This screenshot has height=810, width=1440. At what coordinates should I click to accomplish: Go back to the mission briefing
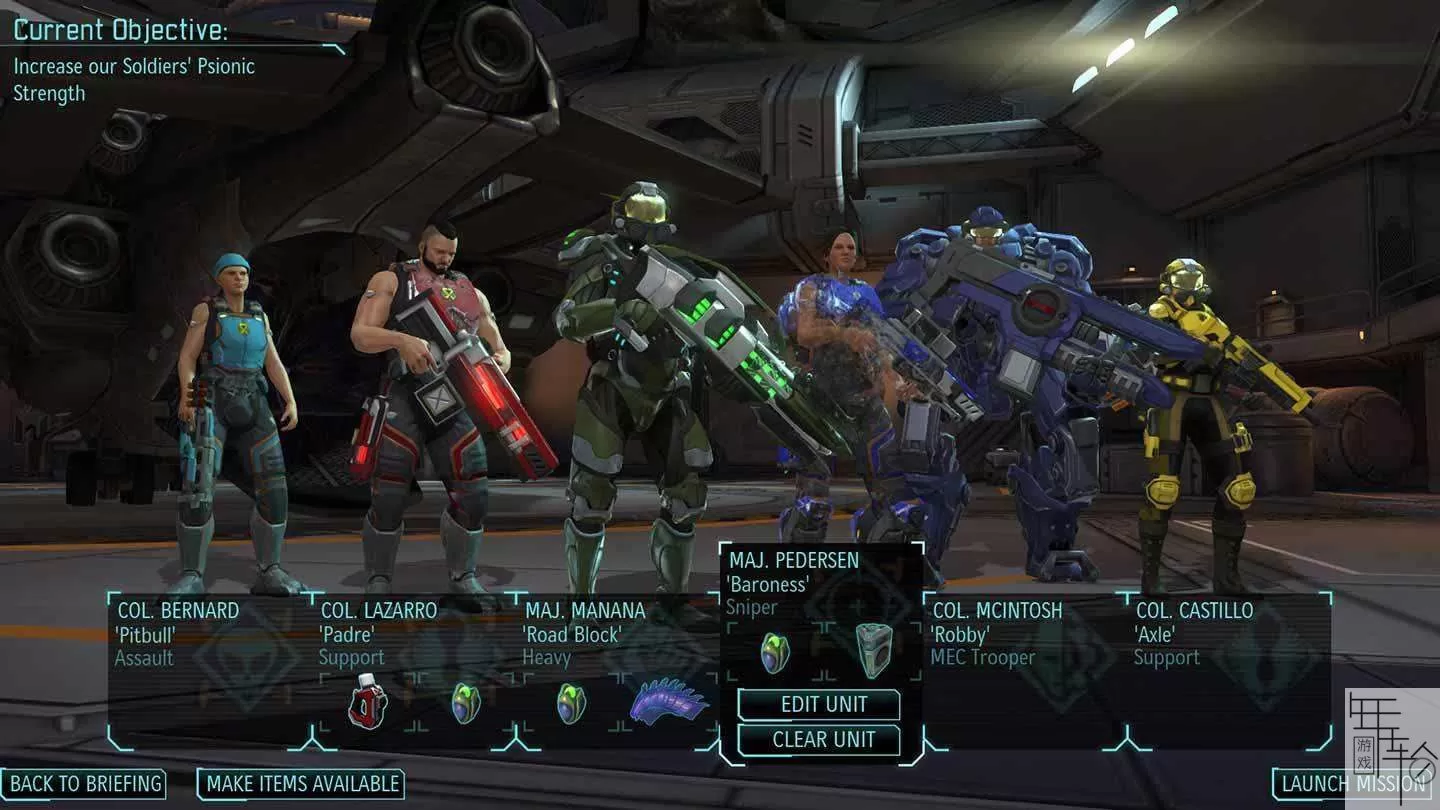[x=84, y=784]
